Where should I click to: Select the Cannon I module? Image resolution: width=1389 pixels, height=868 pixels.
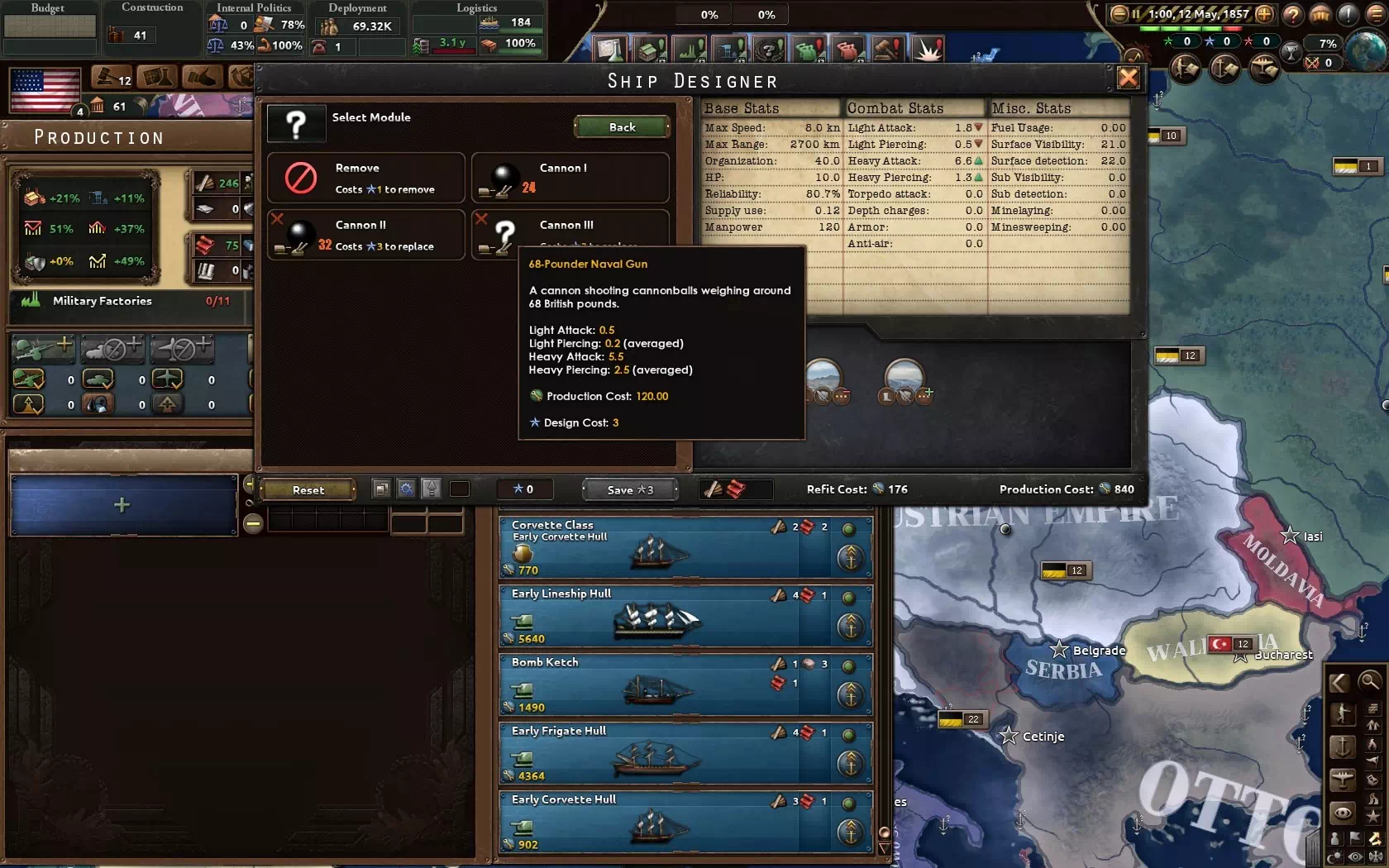point(570,178)
